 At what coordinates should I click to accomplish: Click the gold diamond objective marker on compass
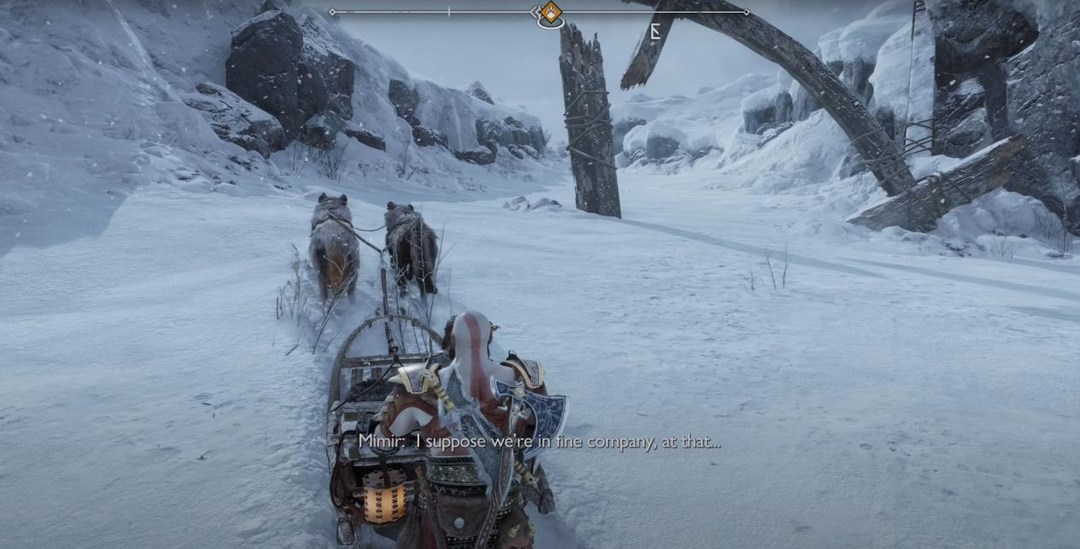tap(549, 13)
